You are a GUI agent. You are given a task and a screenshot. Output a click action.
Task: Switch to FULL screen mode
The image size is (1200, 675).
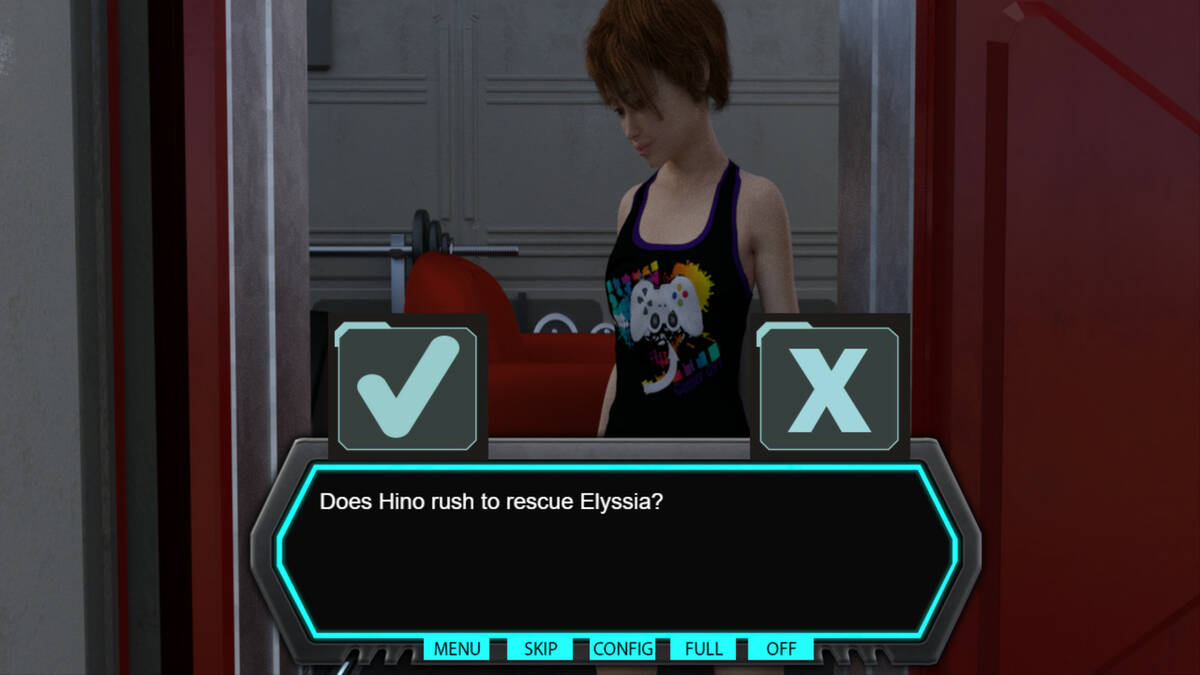coord(704,648)
